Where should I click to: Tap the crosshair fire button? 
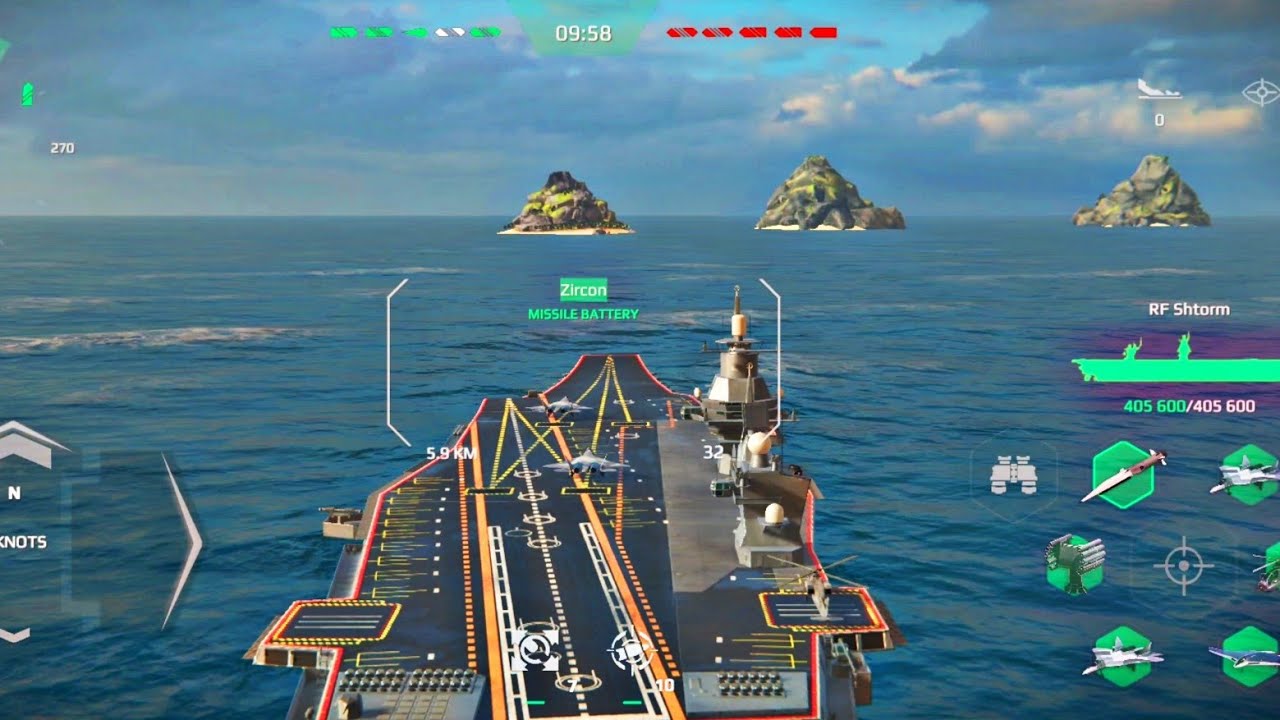coord(1183,566)
